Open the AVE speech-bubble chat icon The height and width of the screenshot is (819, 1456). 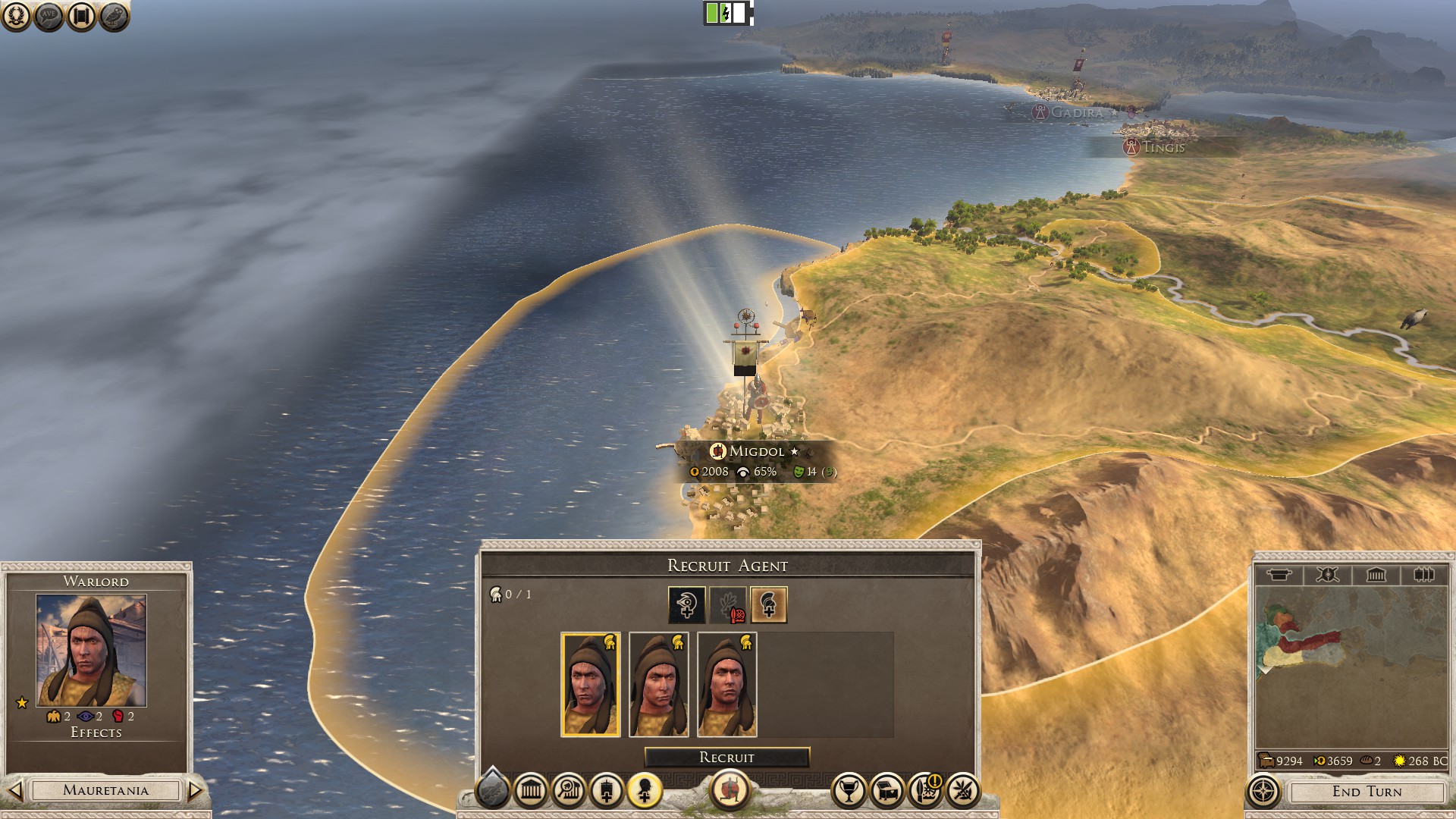49,16
